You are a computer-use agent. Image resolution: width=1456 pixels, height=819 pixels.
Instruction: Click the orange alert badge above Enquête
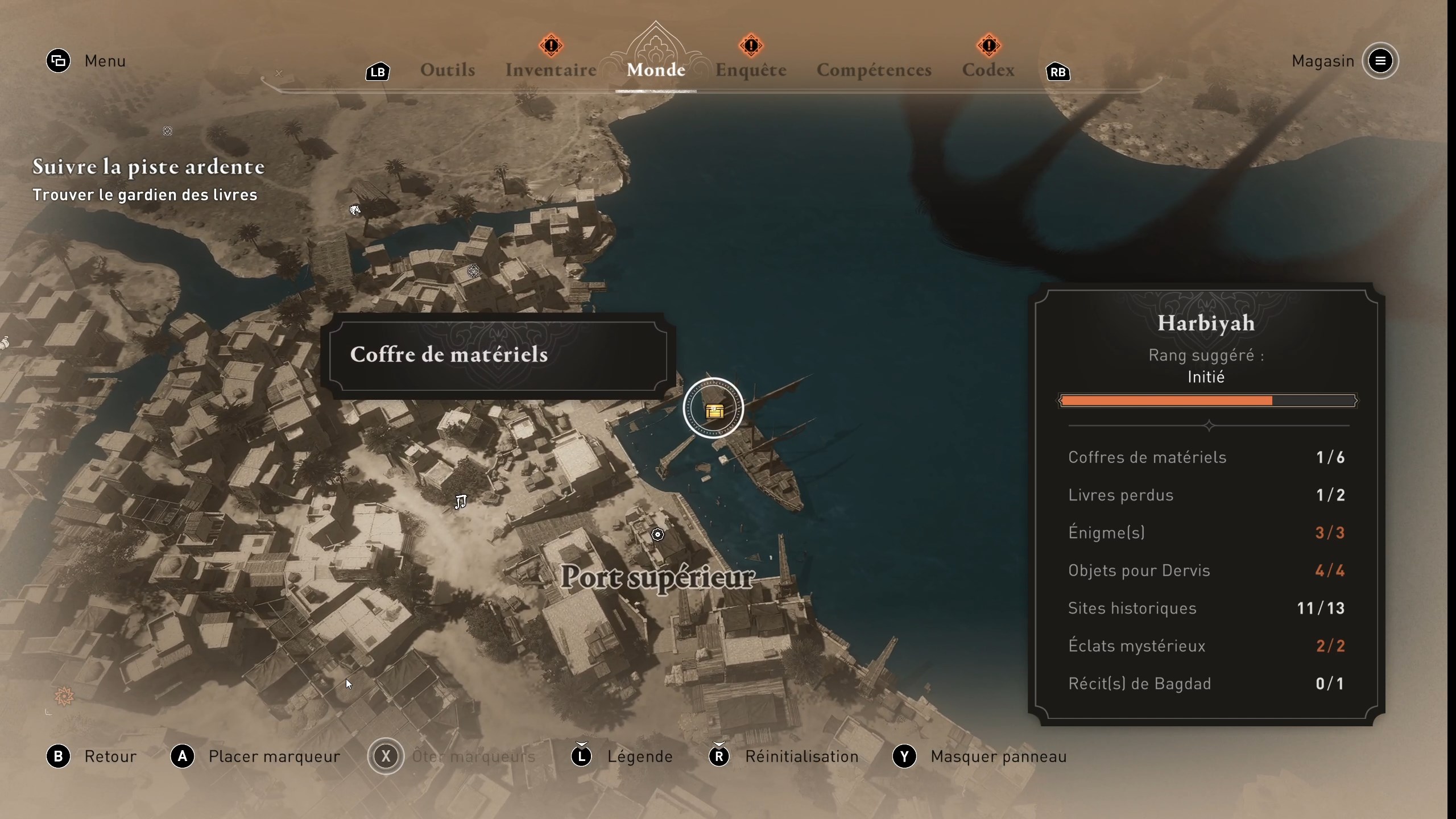point(750,45)
